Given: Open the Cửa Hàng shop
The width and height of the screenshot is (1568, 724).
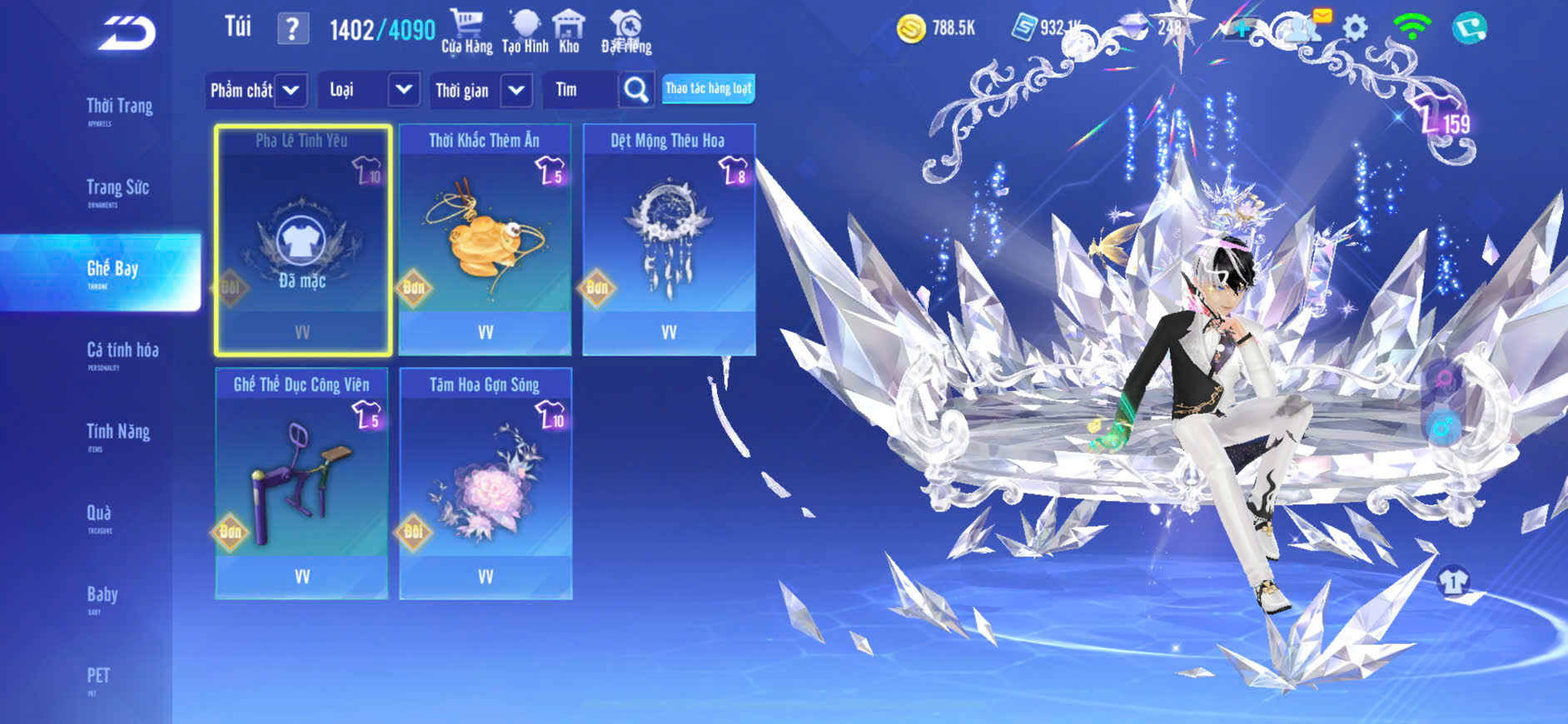Looking at the screenshot, I should click(x=466, y=32).
